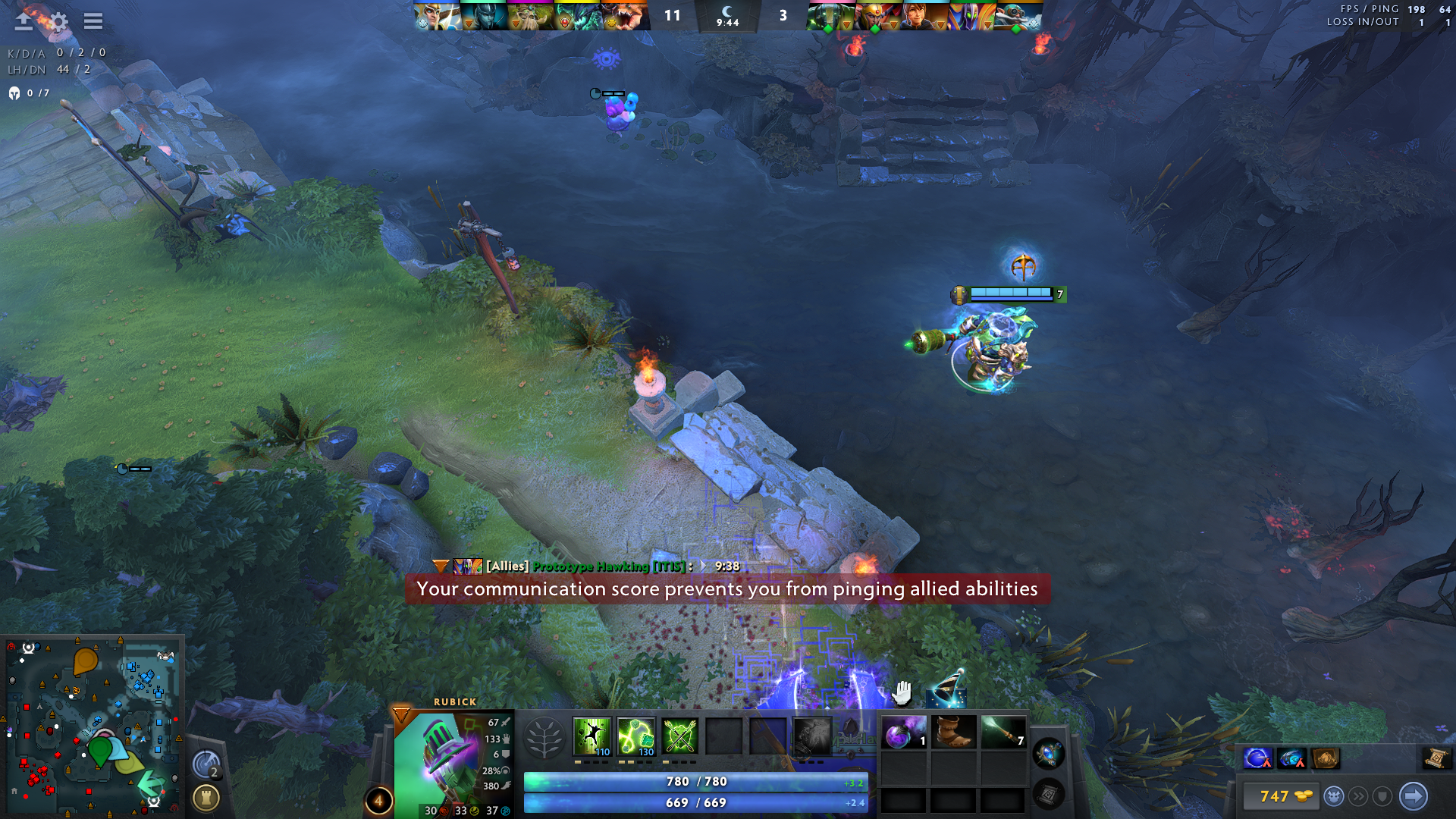
Task: Cast Rubick's Telekinesis ability
Action: click(591, 736)
